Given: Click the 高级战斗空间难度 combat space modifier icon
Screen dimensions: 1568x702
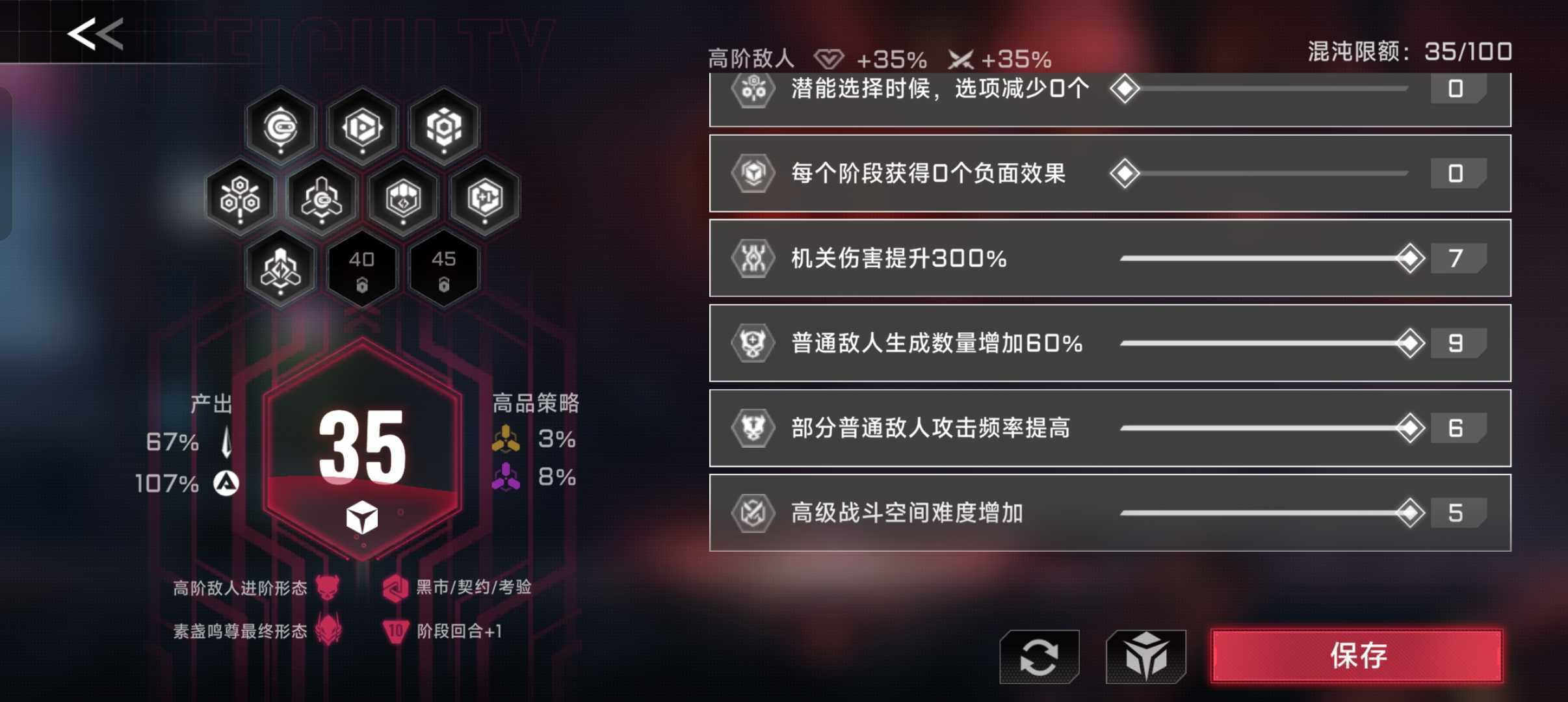Looking at the screenshot, I should [x=752, y=512].
